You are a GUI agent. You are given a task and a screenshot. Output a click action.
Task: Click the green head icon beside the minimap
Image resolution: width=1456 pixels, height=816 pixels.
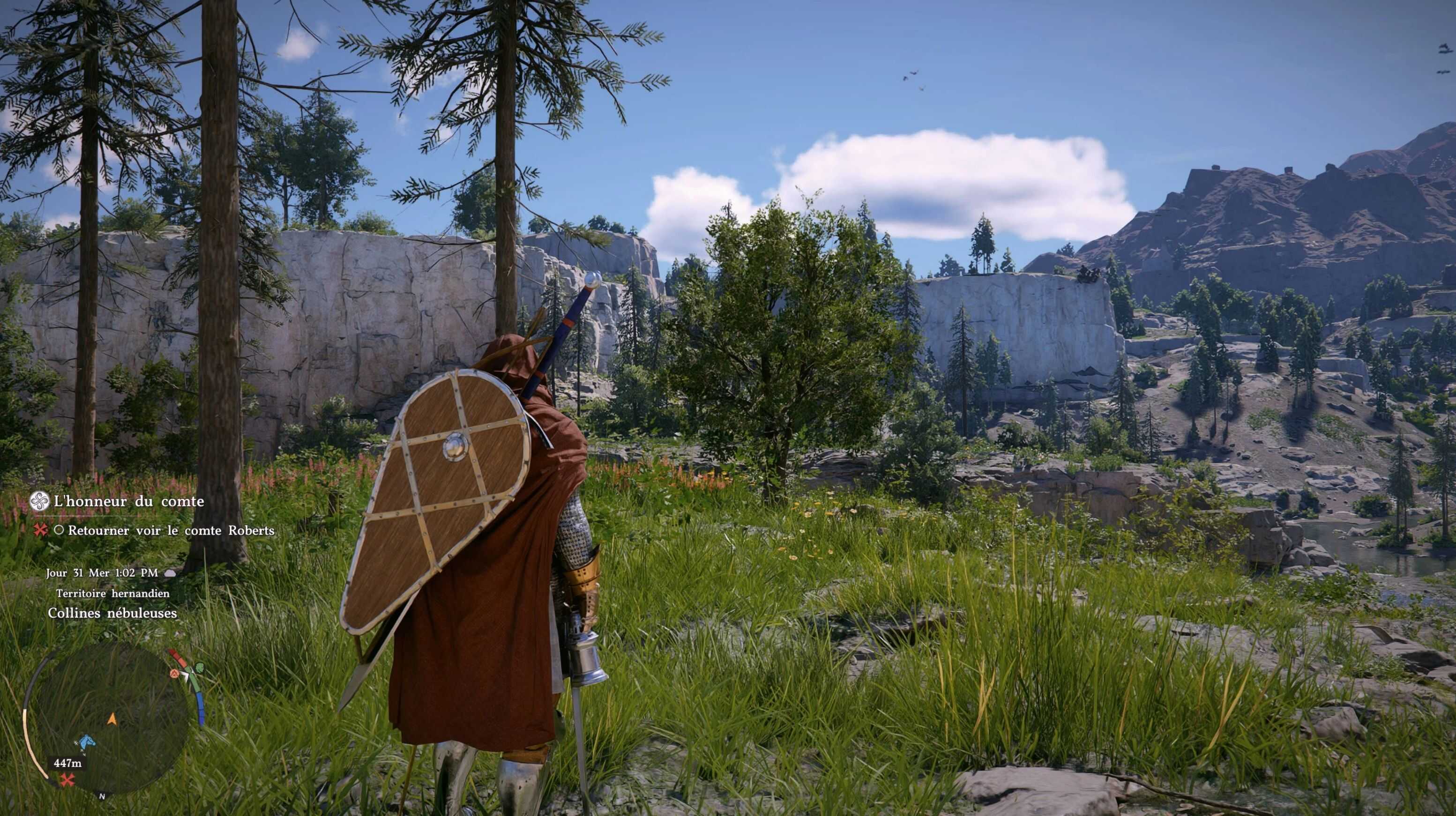pos(201,669)
